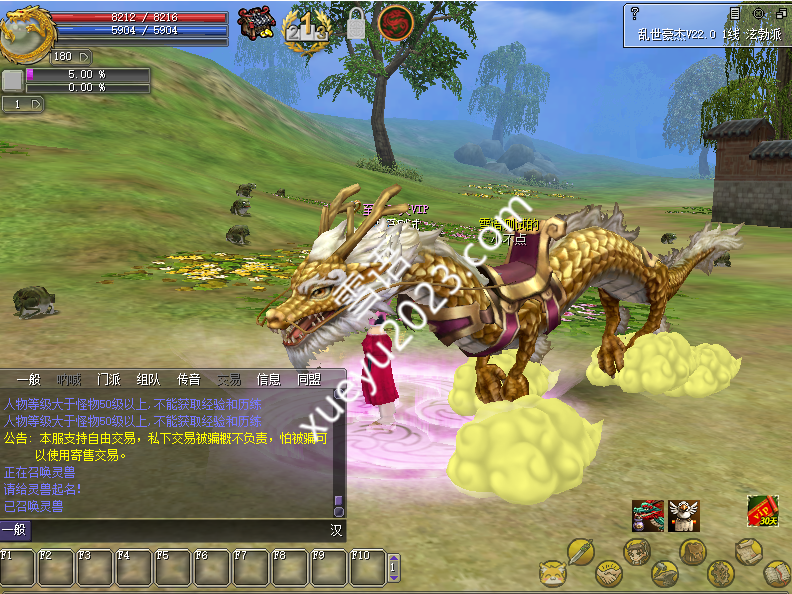
Task: Switch to the 门派 chat tab
Action: pyautogui.click(x=109, y=380)
